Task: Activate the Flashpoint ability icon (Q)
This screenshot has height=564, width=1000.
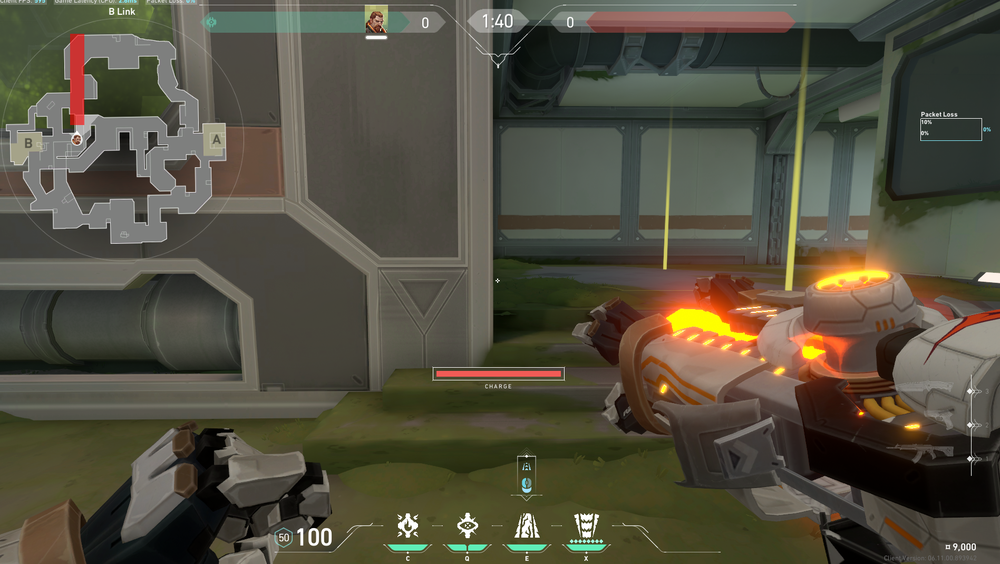Action: click(466, 525)
